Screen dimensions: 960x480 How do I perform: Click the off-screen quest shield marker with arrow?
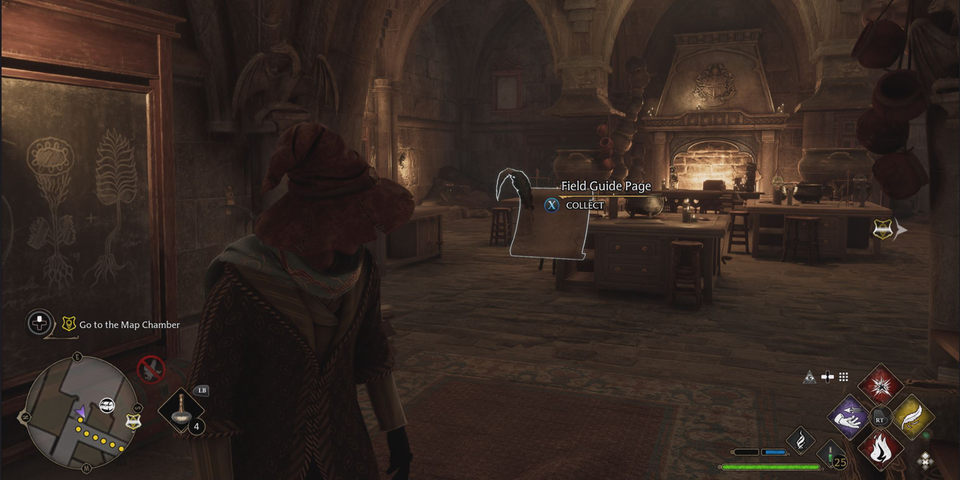coord(883,230)
